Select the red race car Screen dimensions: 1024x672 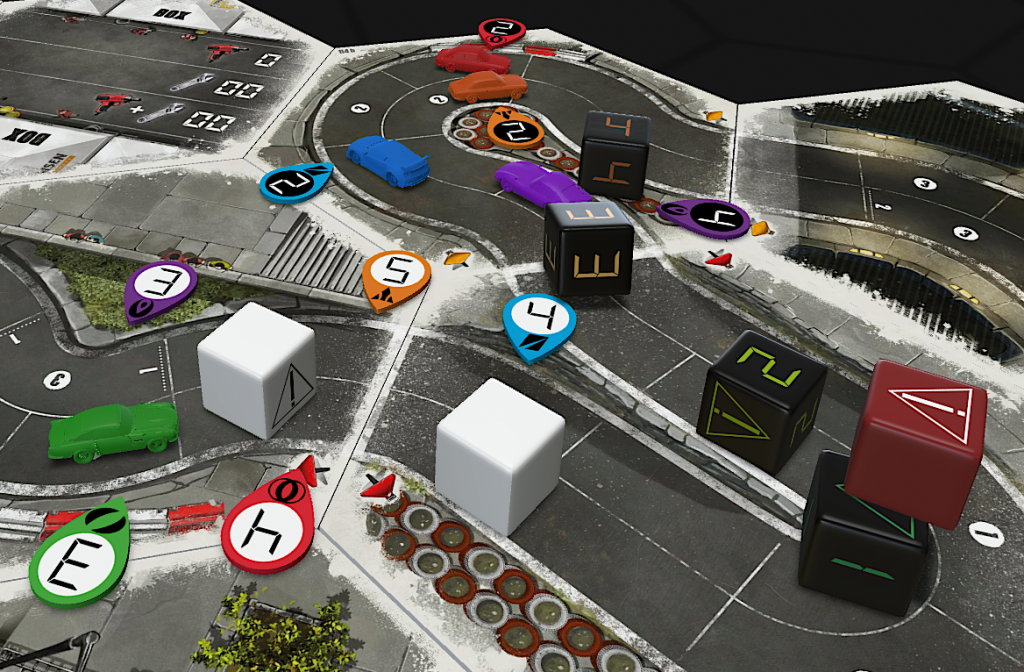(472, 59)
